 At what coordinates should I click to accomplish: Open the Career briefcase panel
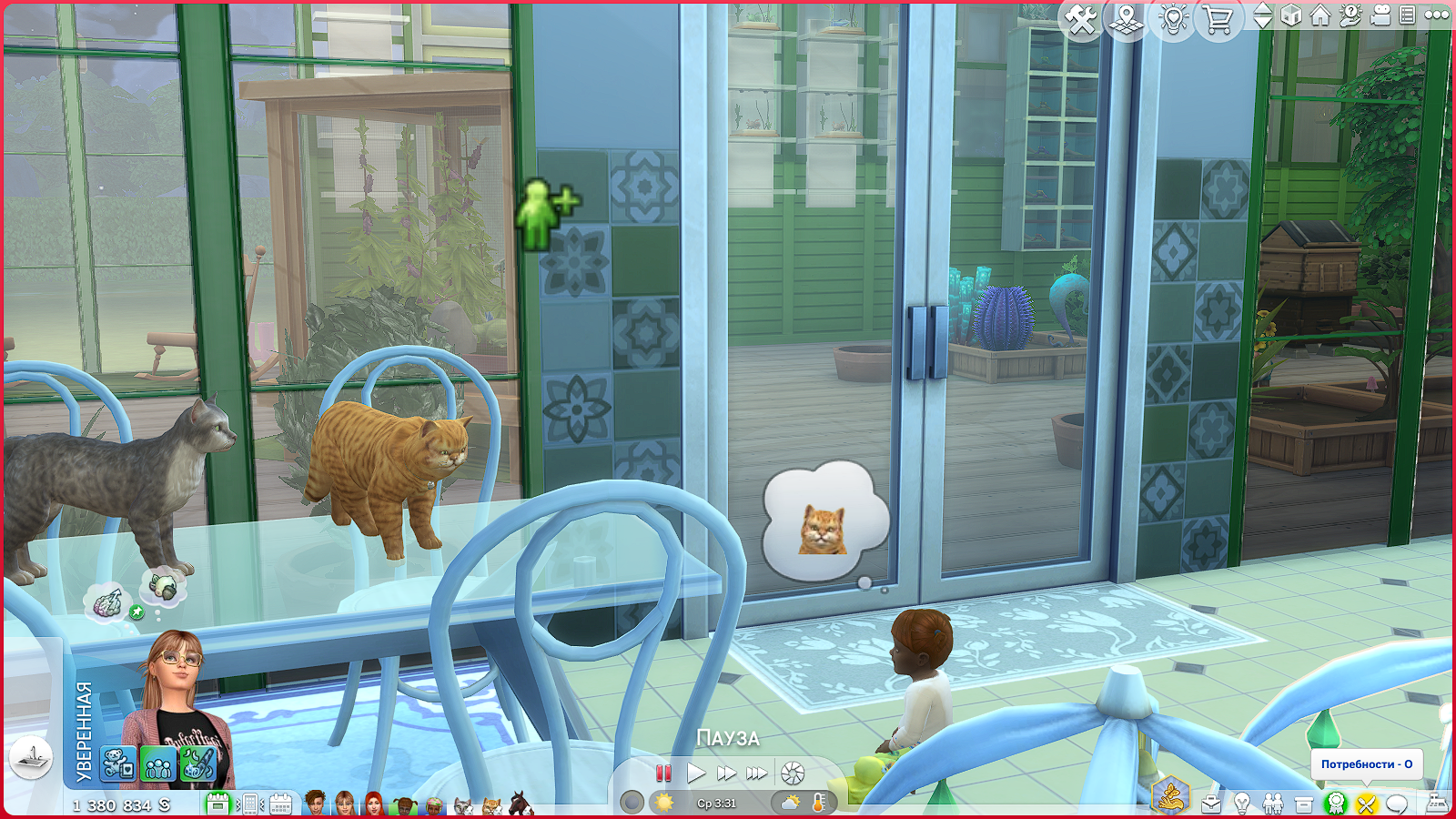click(x=1211, y=804)
